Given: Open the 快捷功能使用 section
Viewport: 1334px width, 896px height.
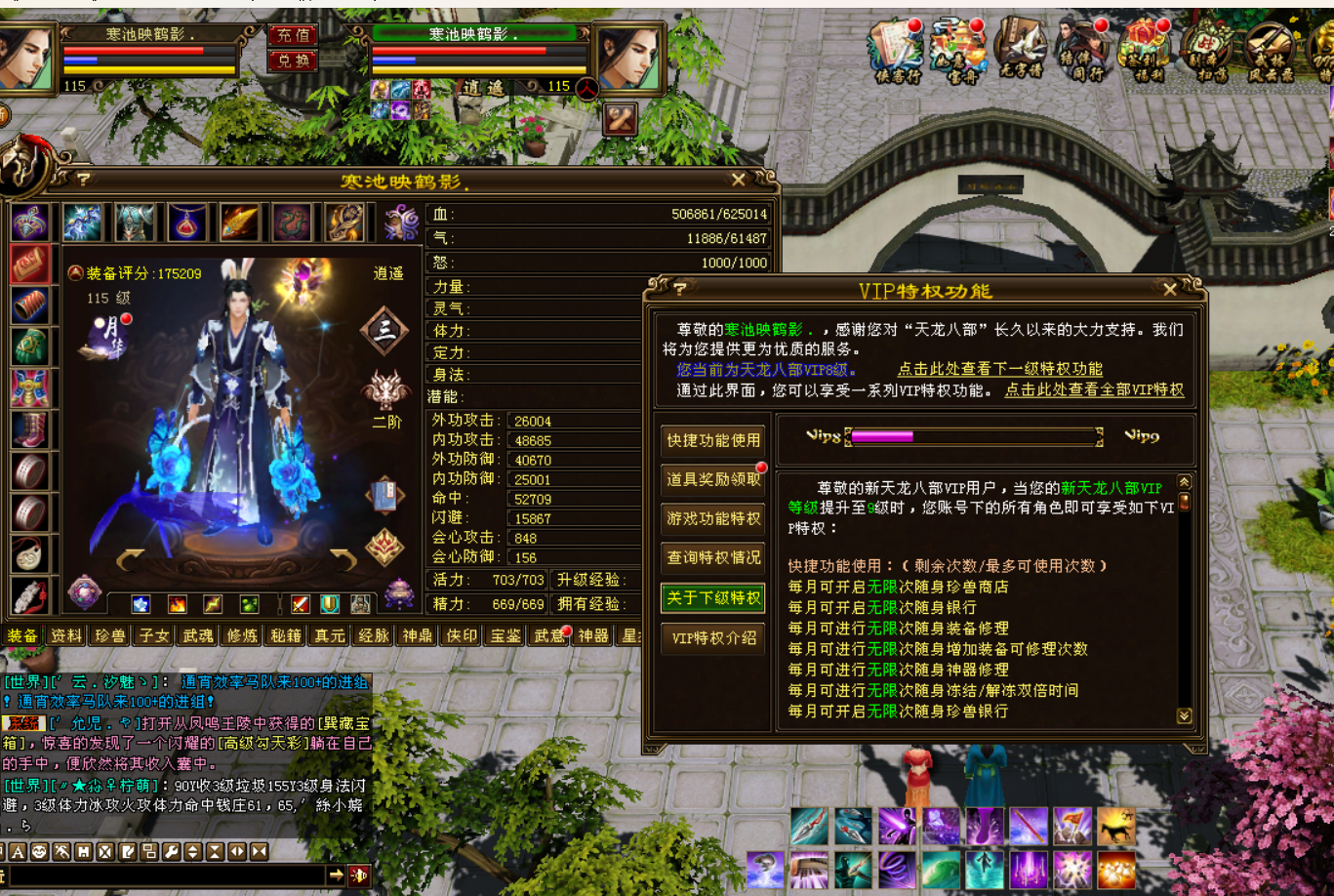Looking at the screenshot, I should click(713, 440).
